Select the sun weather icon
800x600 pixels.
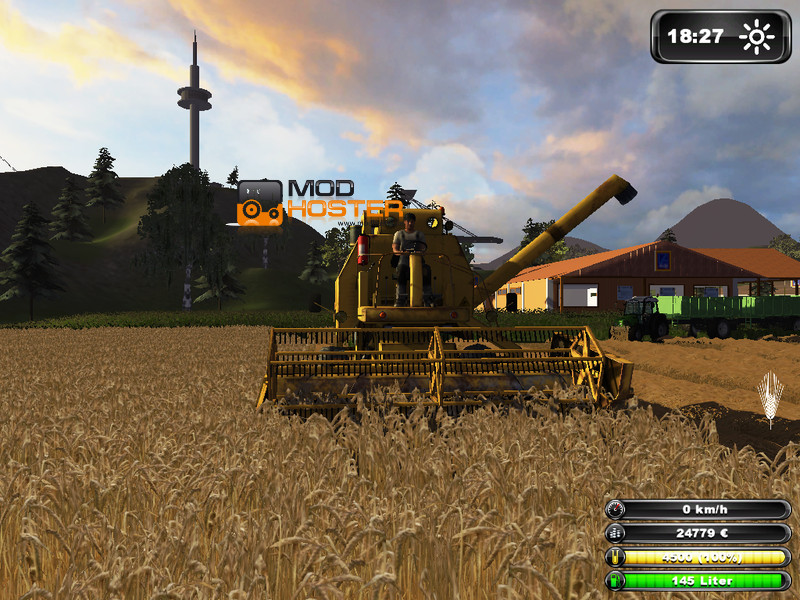pos(757,37)
